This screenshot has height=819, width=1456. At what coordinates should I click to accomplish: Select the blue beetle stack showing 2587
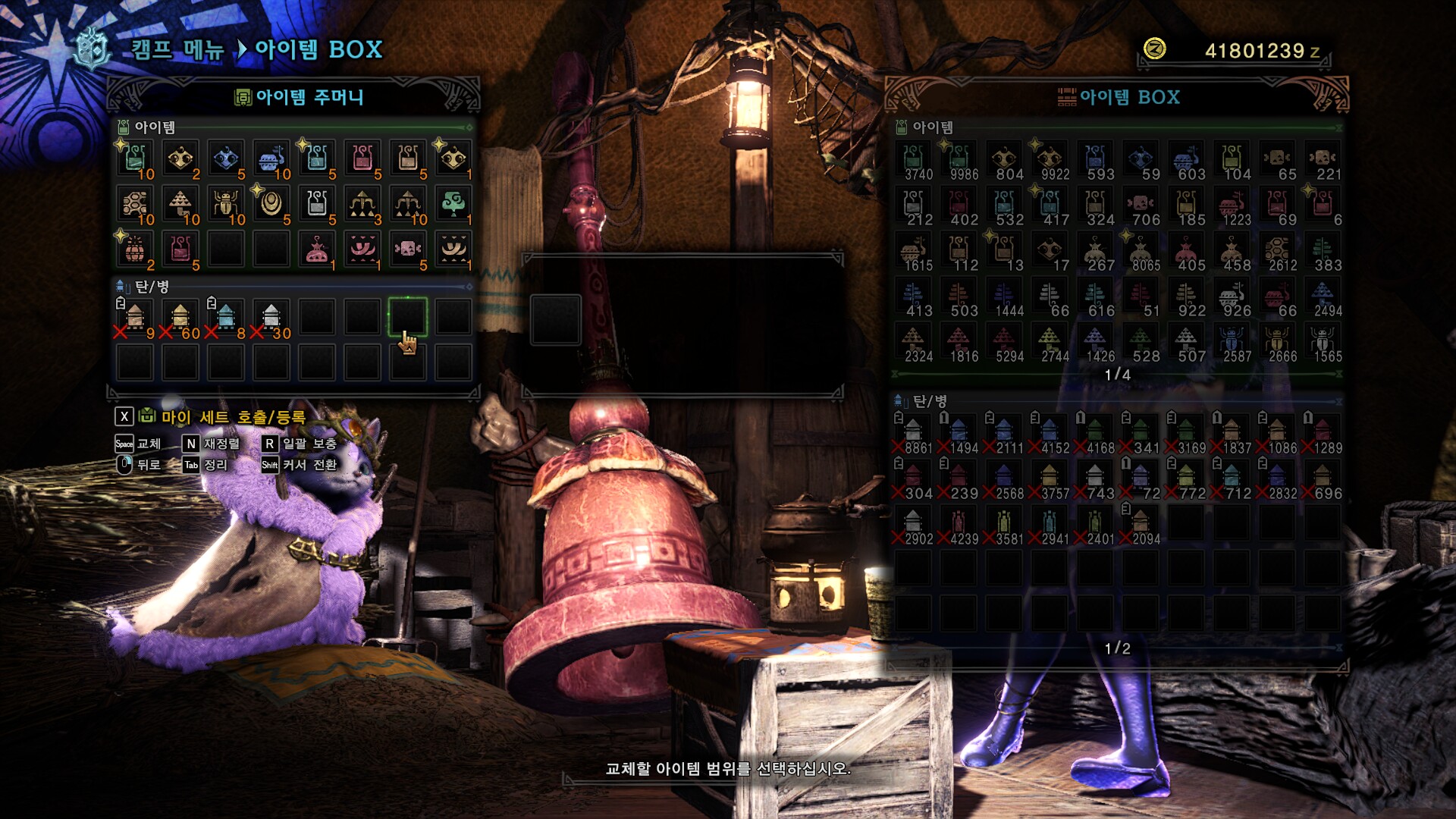coord(1232,344)
